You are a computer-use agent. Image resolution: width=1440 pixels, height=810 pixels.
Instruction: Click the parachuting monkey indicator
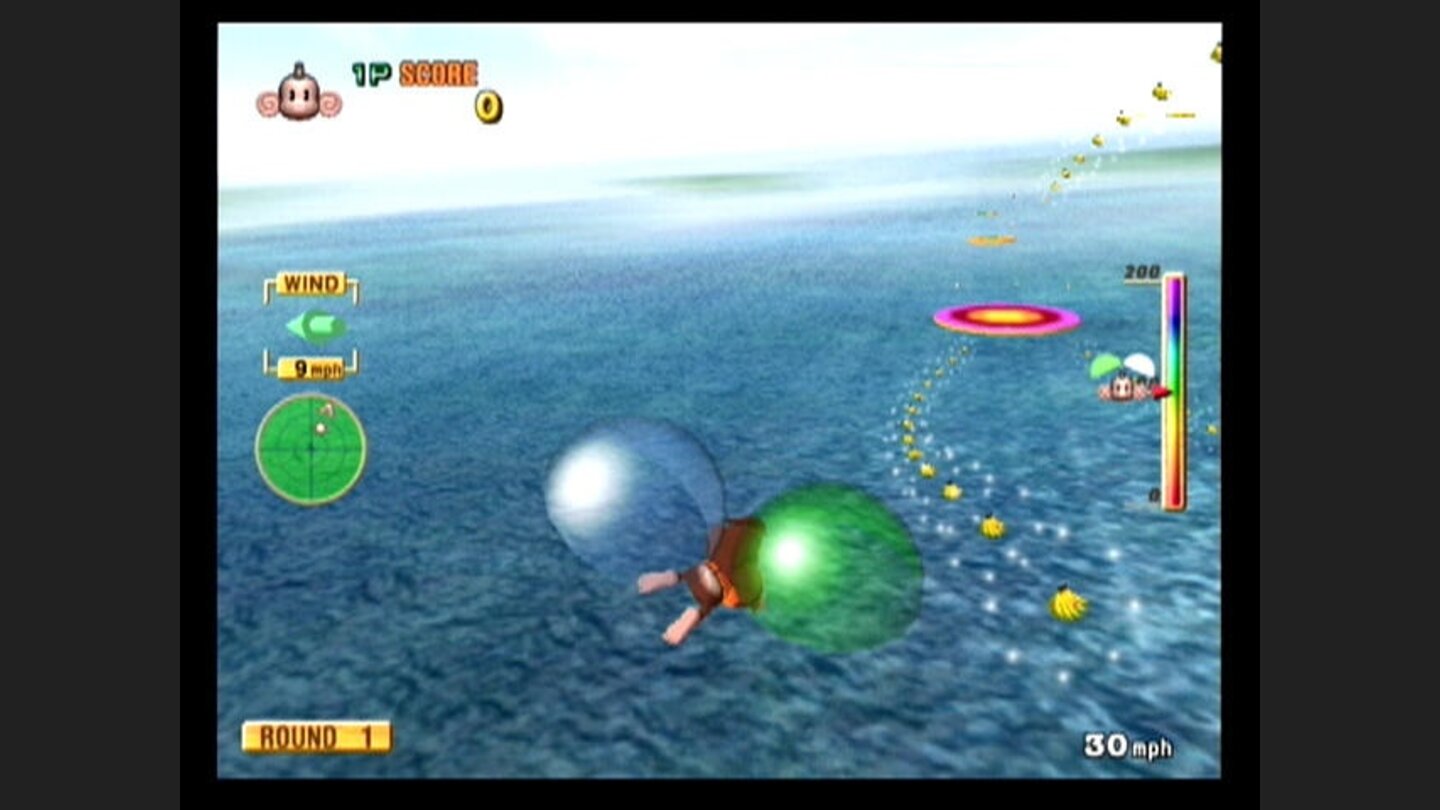(1122, 380)
